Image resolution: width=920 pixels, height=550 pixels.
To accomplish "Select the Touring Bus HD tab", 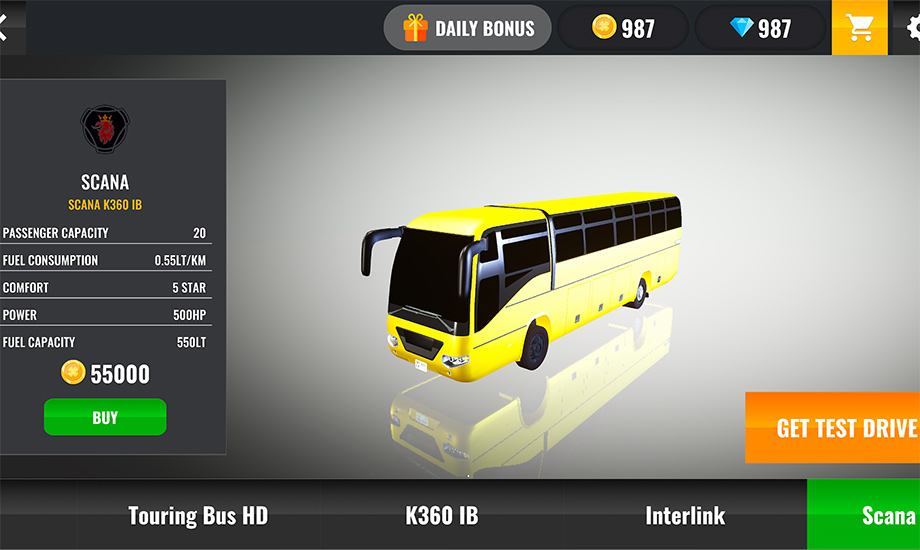I will 198,516.
